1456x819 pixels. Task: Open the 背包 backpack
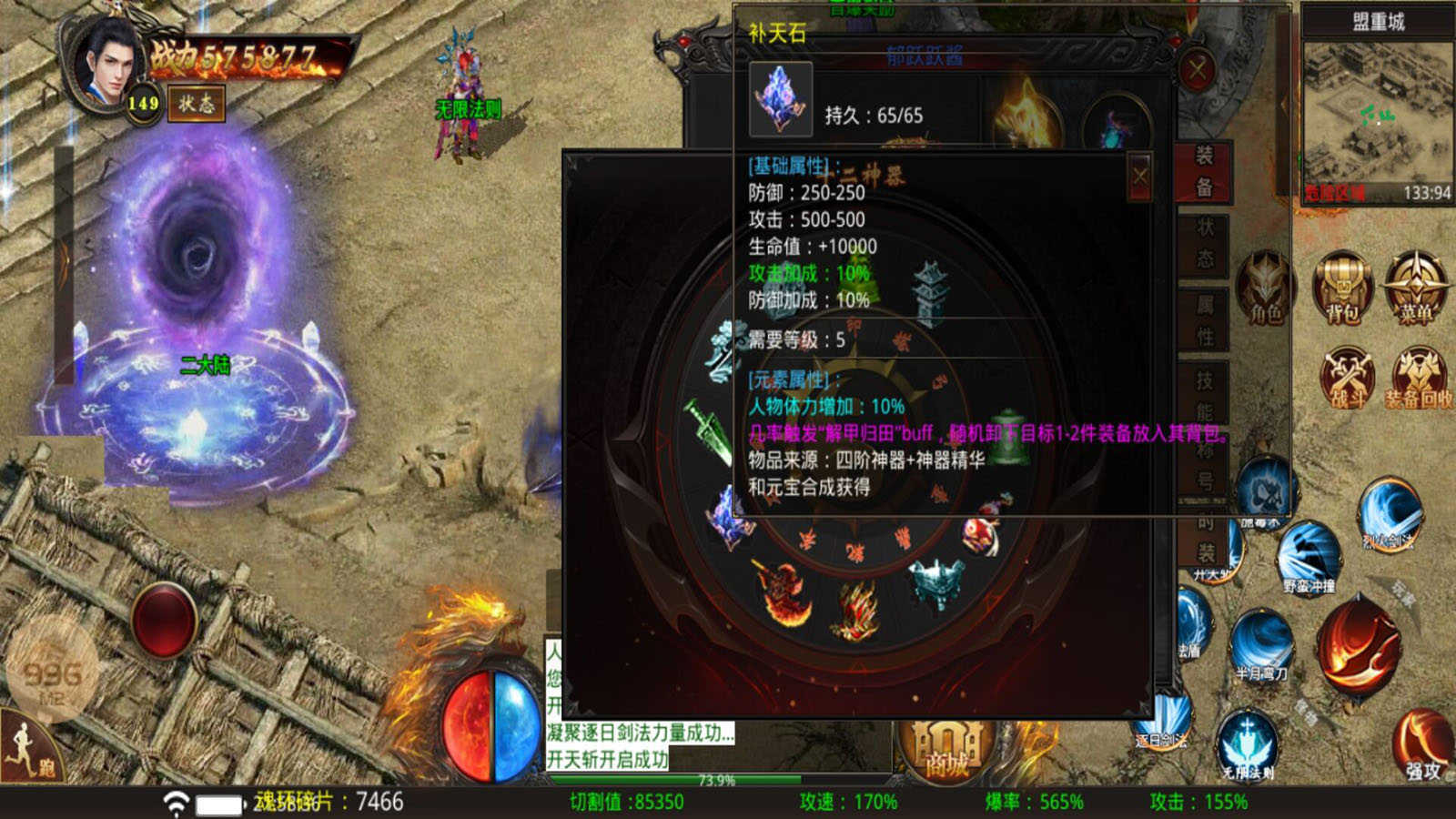(1342, 287)
